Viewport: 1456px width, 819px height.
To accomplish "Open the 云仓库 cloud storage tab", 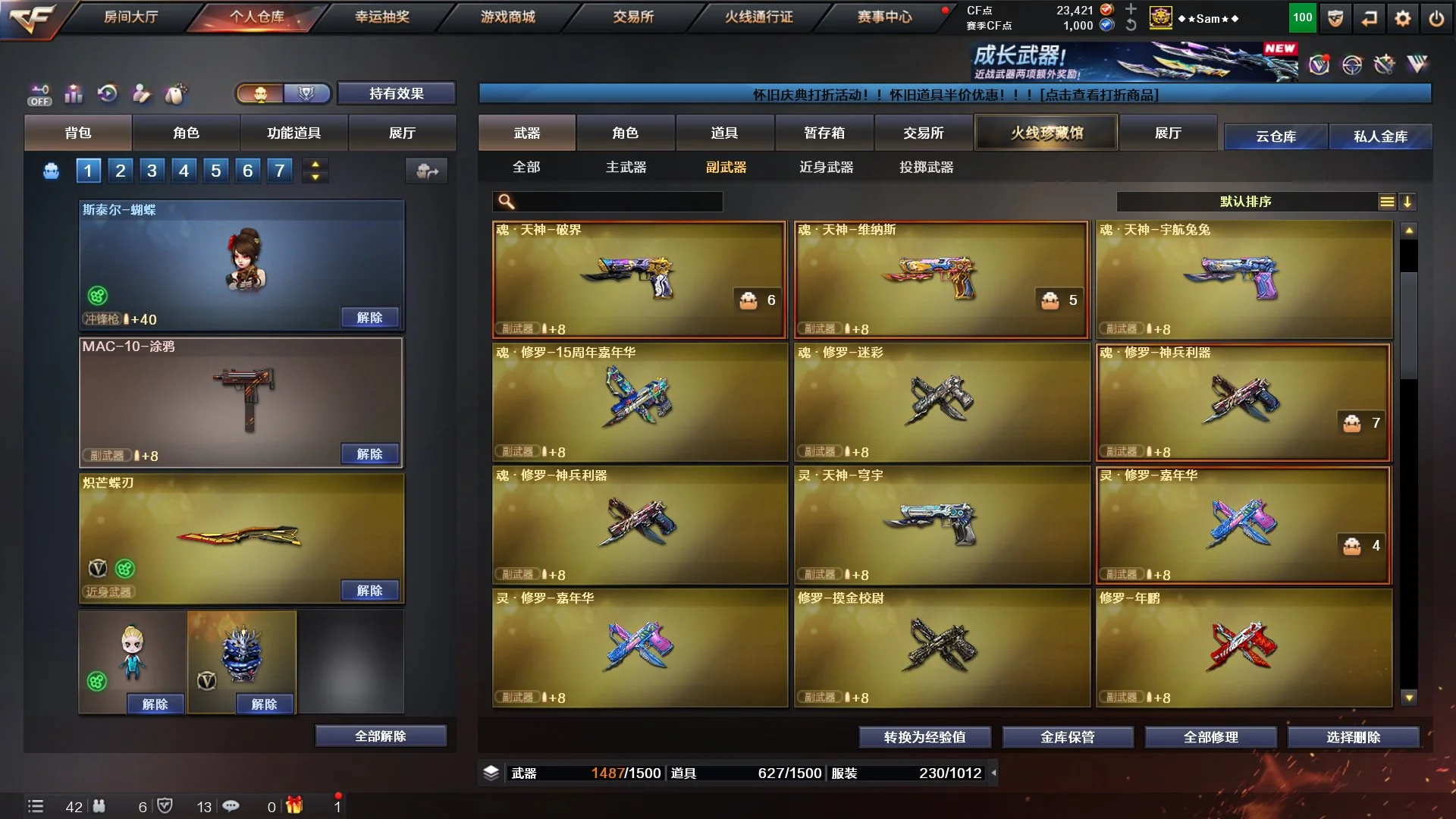I will 1276,136.
